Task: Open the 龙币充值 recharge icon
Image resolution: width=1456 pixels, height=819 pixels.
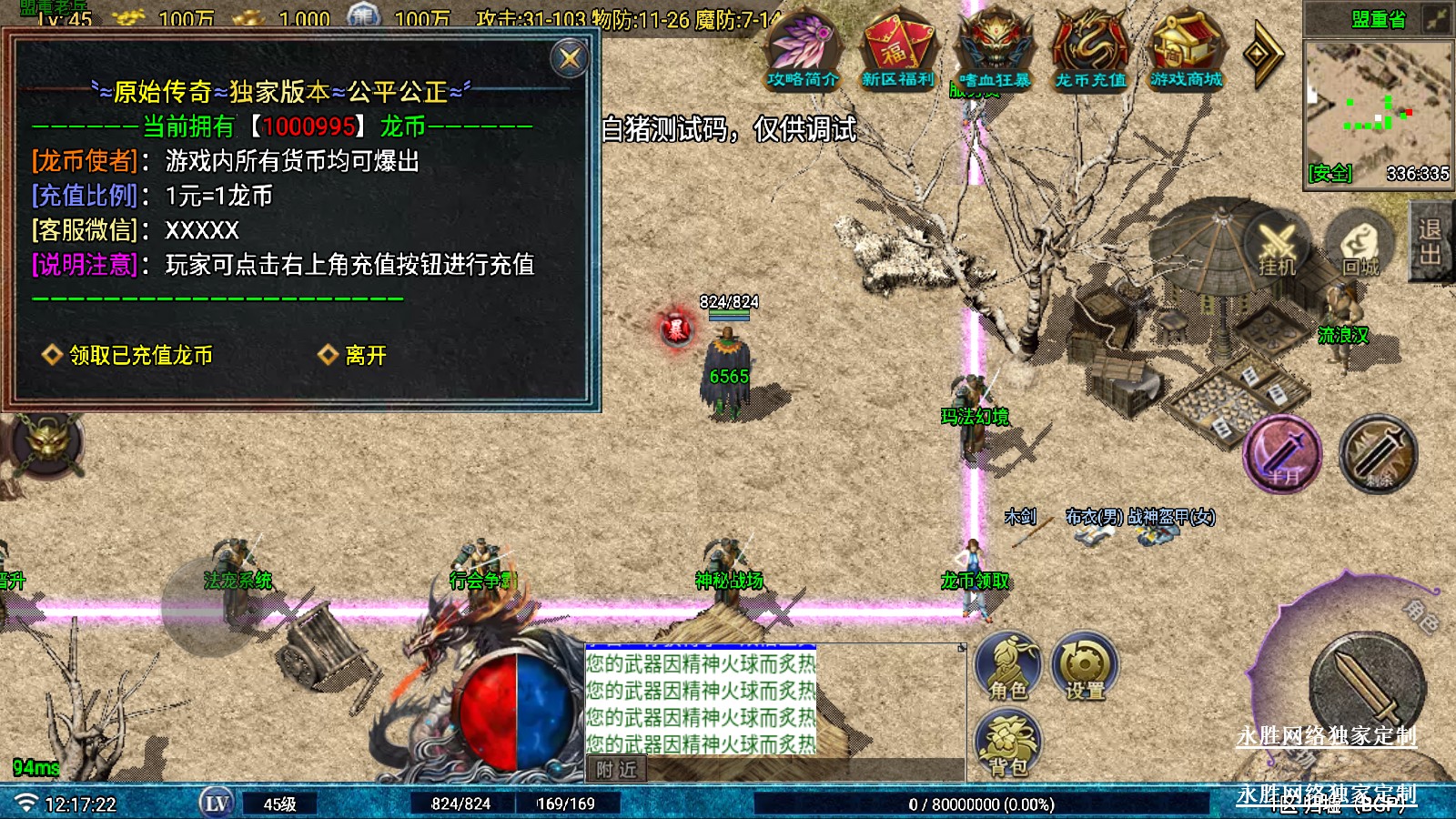Action: tap(1090, 50)
